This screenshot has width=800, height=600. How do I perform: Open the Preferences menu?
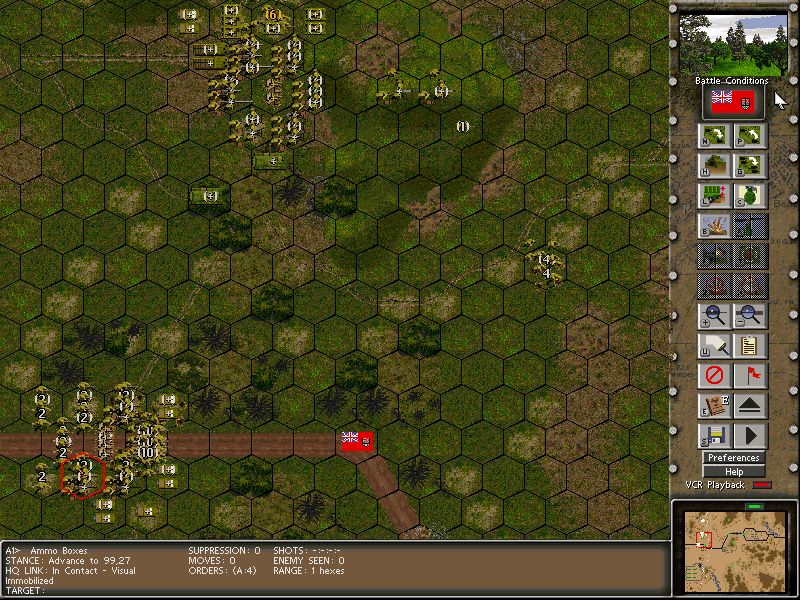734,458
